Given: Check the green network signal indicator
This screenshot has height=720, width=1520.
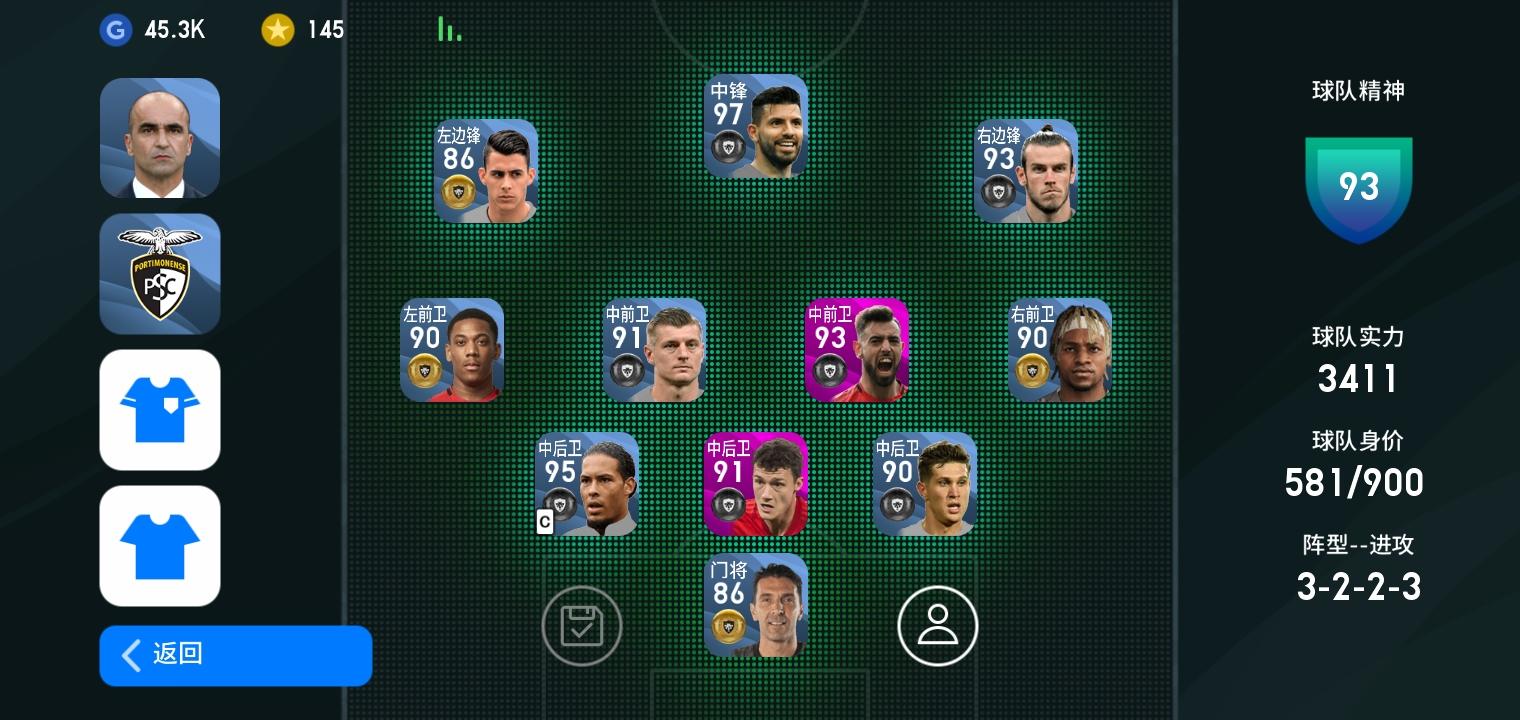Looking at the screenshot, I should click(x=449, y=28).
